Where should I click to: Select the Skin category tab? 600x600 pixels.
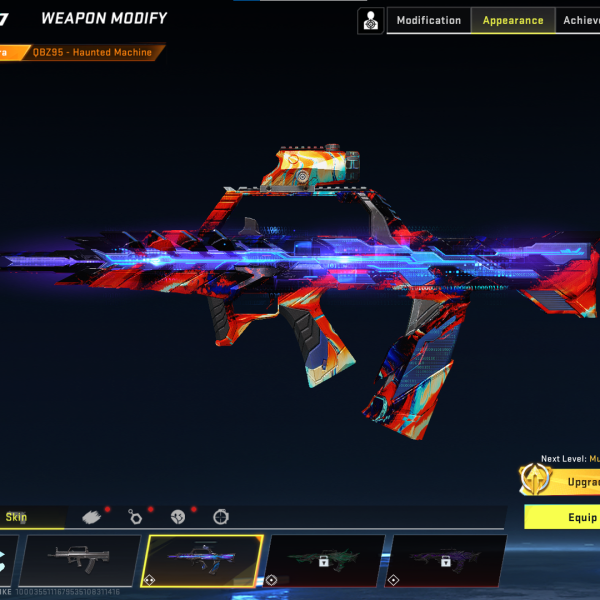pos(30,517)
